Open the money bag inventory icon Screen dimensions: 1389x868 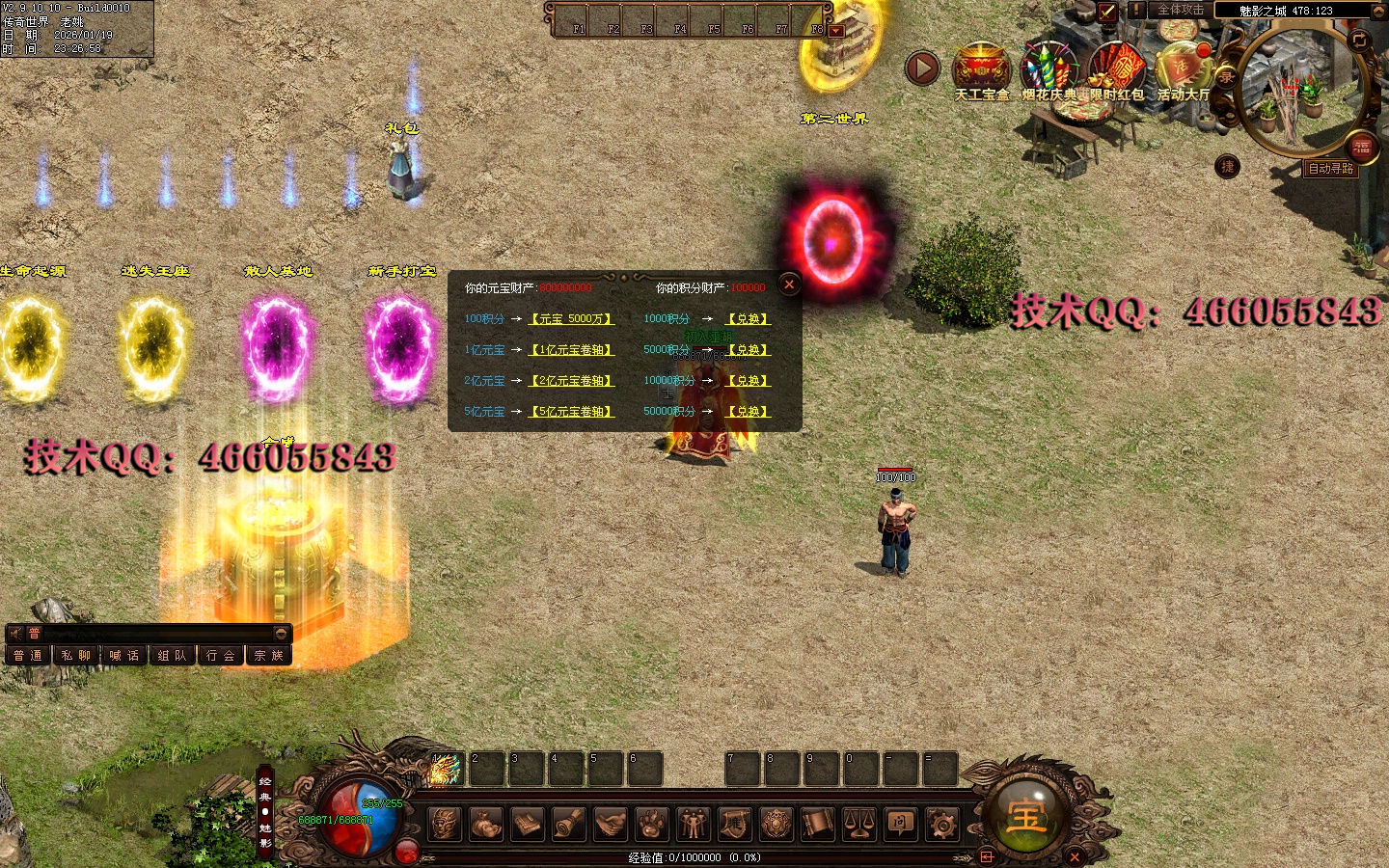pyautogui.click(x=485, y=825)
